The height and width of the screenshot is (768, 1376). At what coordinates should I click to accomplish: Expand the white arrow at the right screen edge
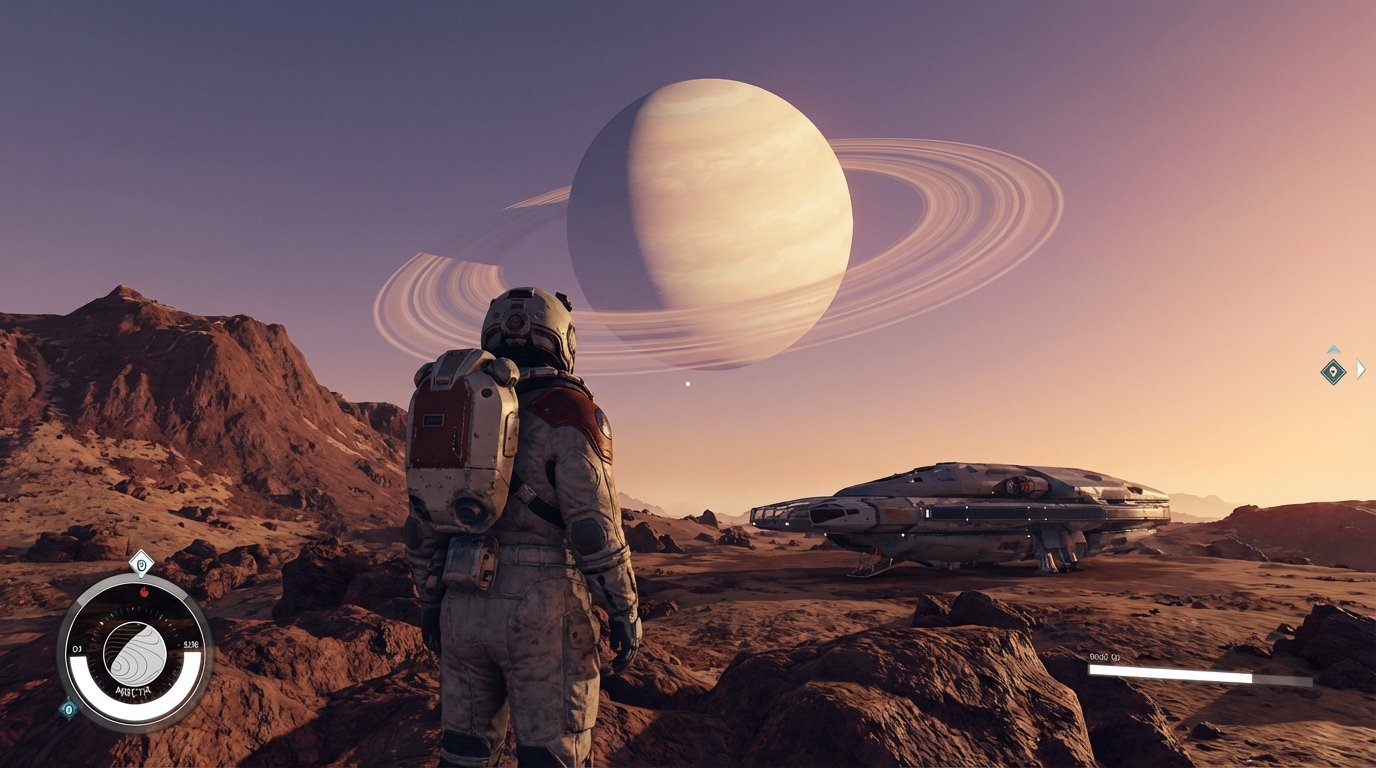click(x=1360, y=370)
